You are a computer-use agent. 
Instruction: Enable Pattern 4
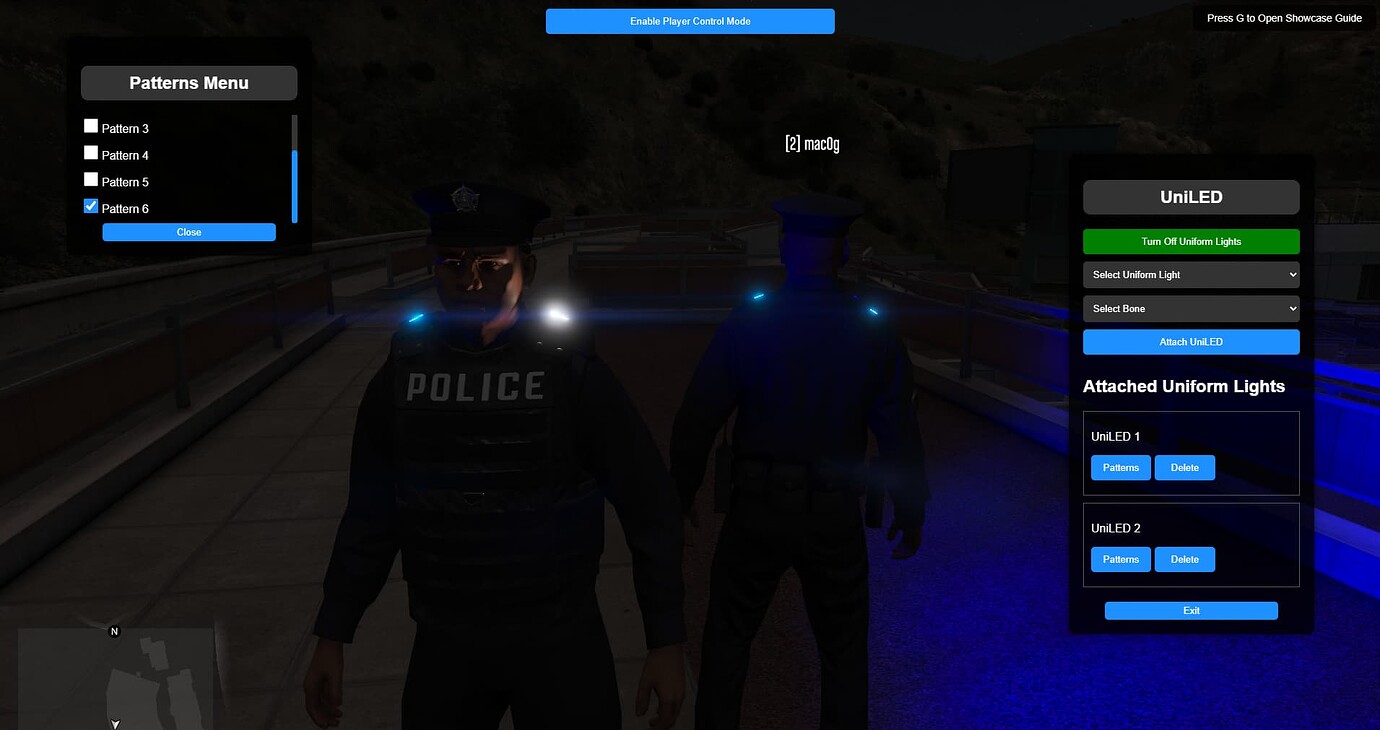tap(90, 152)
